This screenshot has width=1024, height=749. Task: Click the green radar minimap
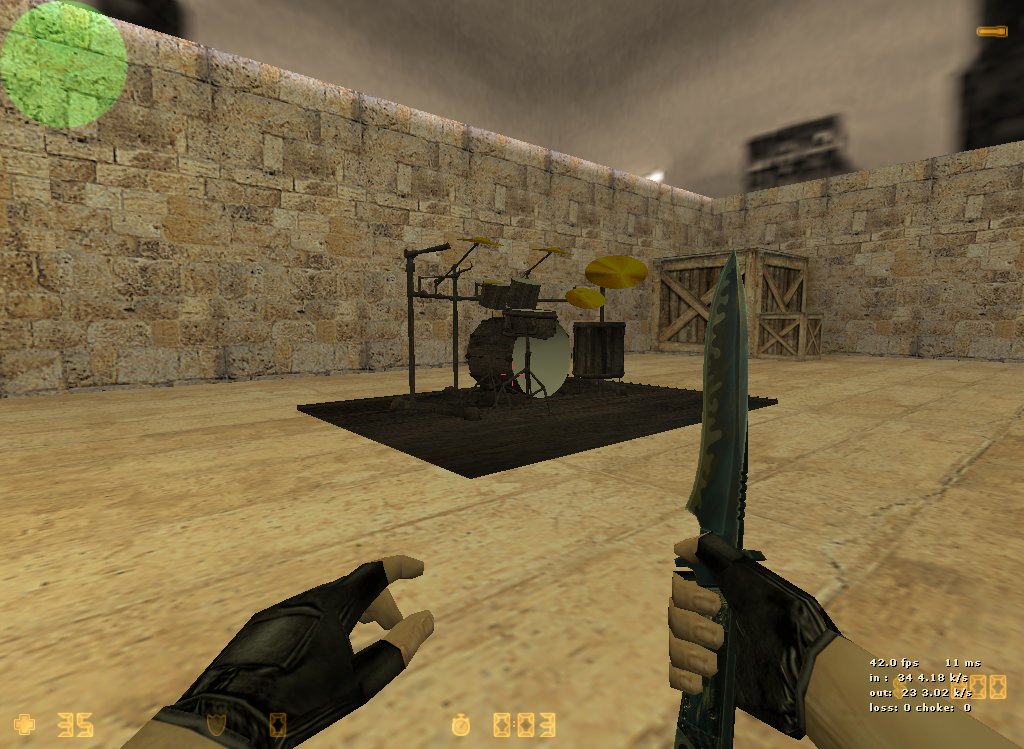point(64,64)
